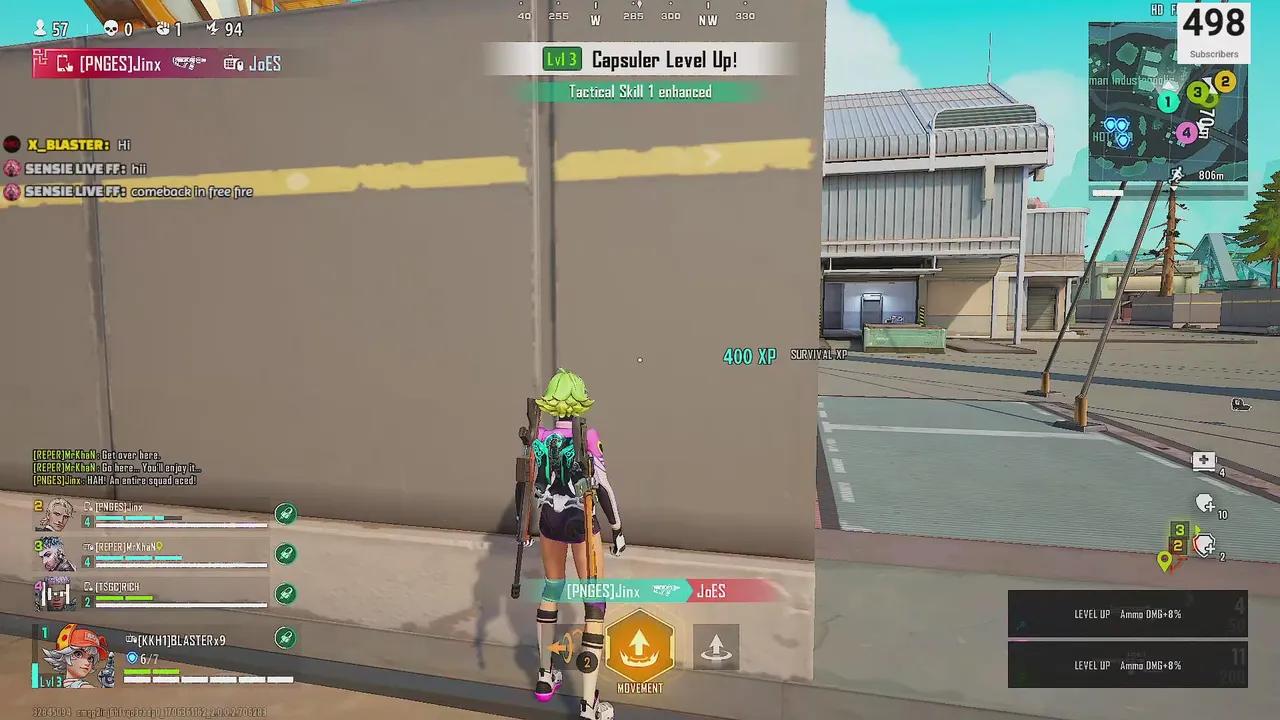
Task: Click your Lvl 3 character portrait
Action: 72,657
